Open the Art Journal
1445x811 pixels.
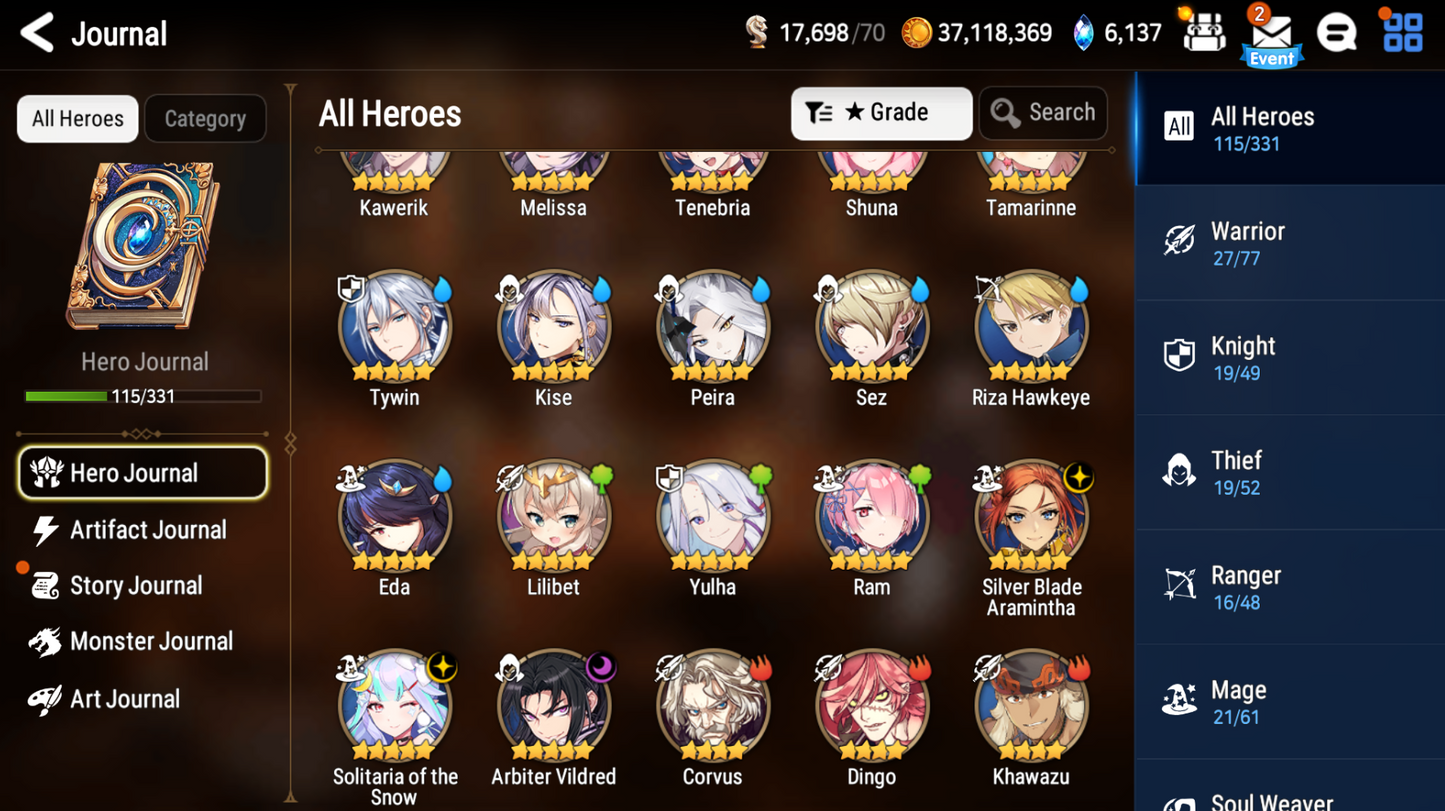click(124, 698)
